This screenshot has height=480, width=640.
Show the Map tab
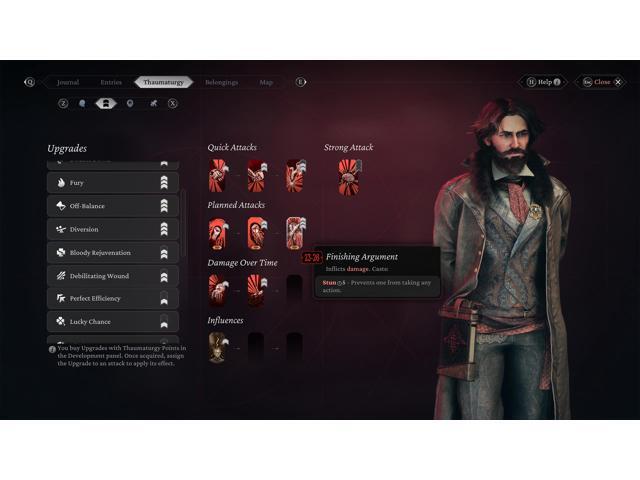[266, 82]
